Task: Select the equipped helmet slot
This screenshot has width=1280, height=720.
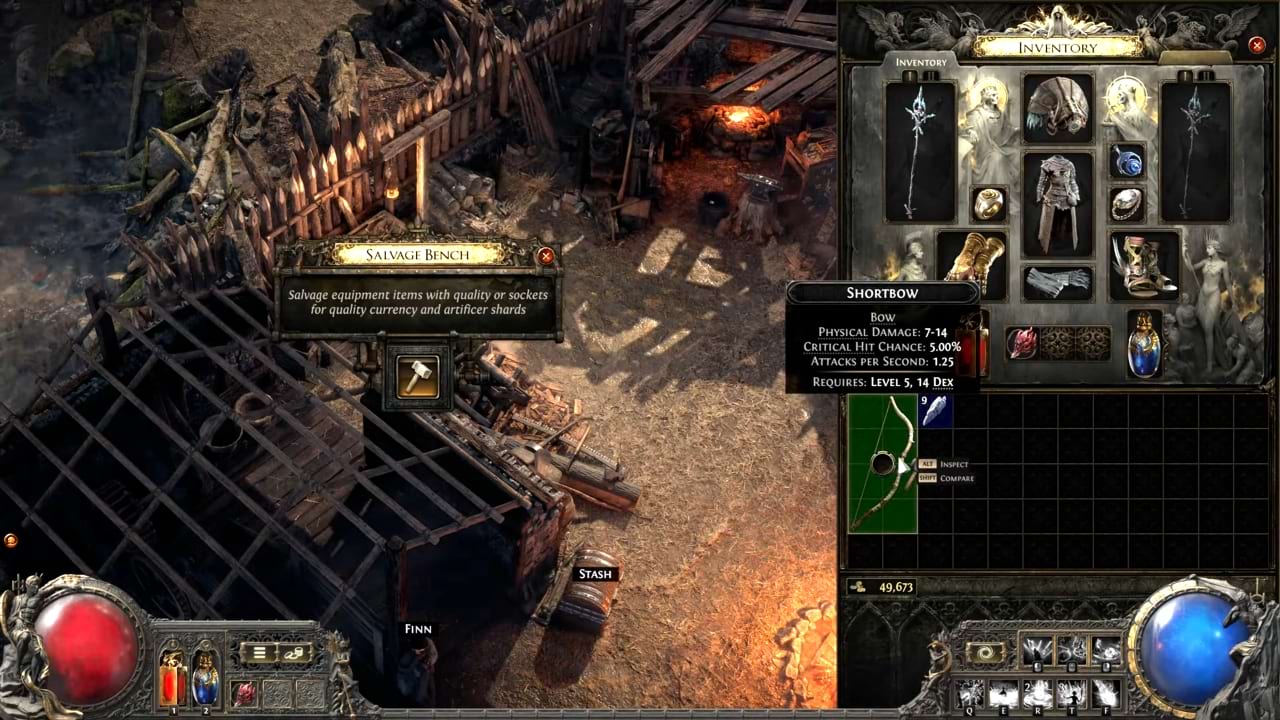Action: click(1058, 108)
